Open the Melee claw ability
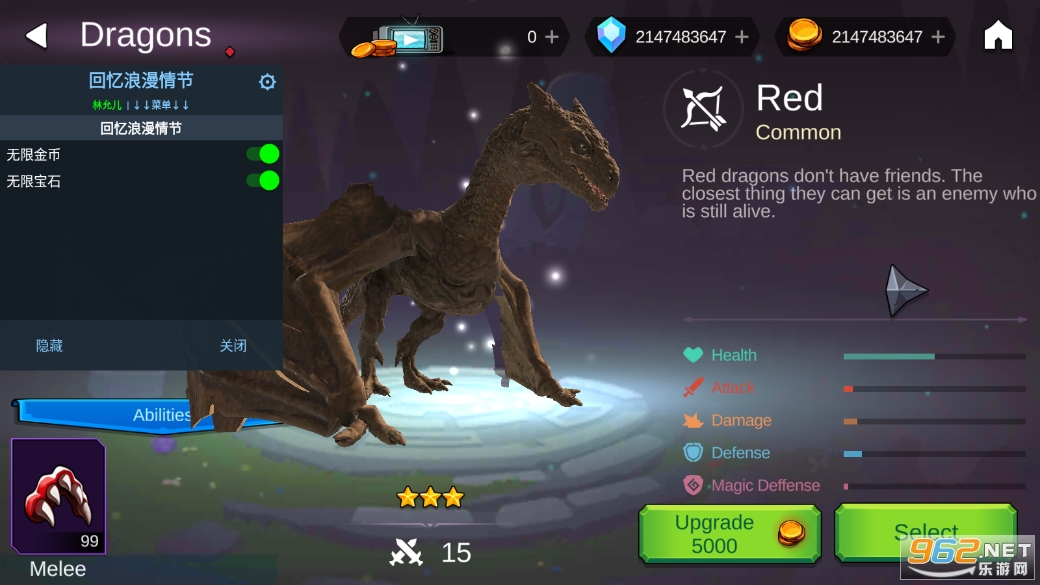 58,496
